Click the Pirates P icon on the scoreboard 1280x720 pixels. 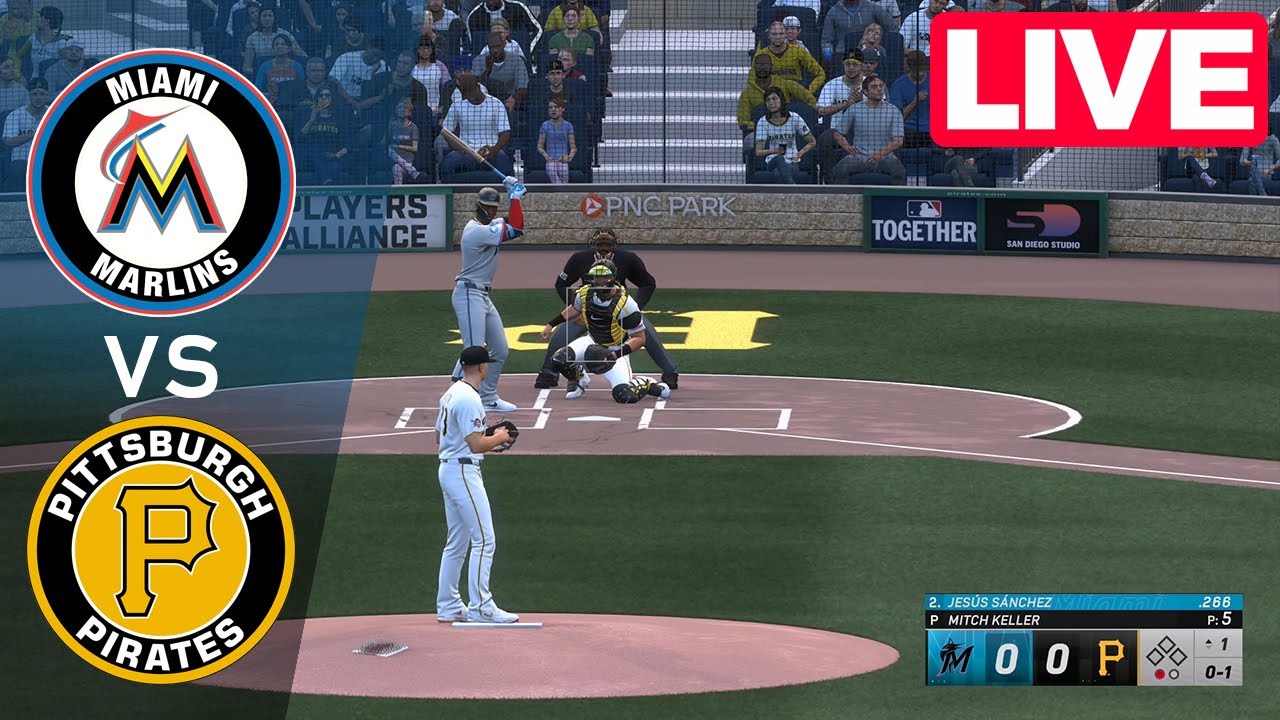click(1111, 656)
